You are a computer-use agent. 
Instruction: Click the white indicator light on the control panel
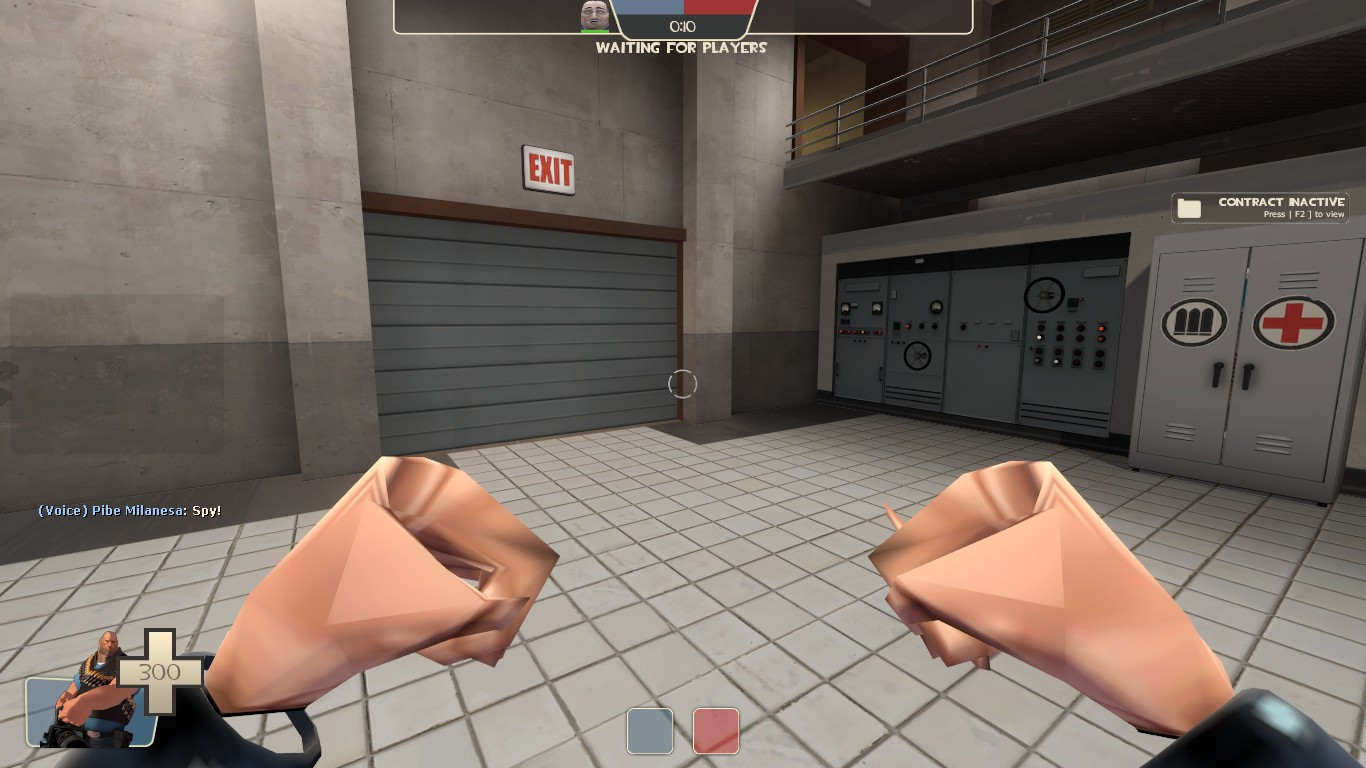(1039, 337)
